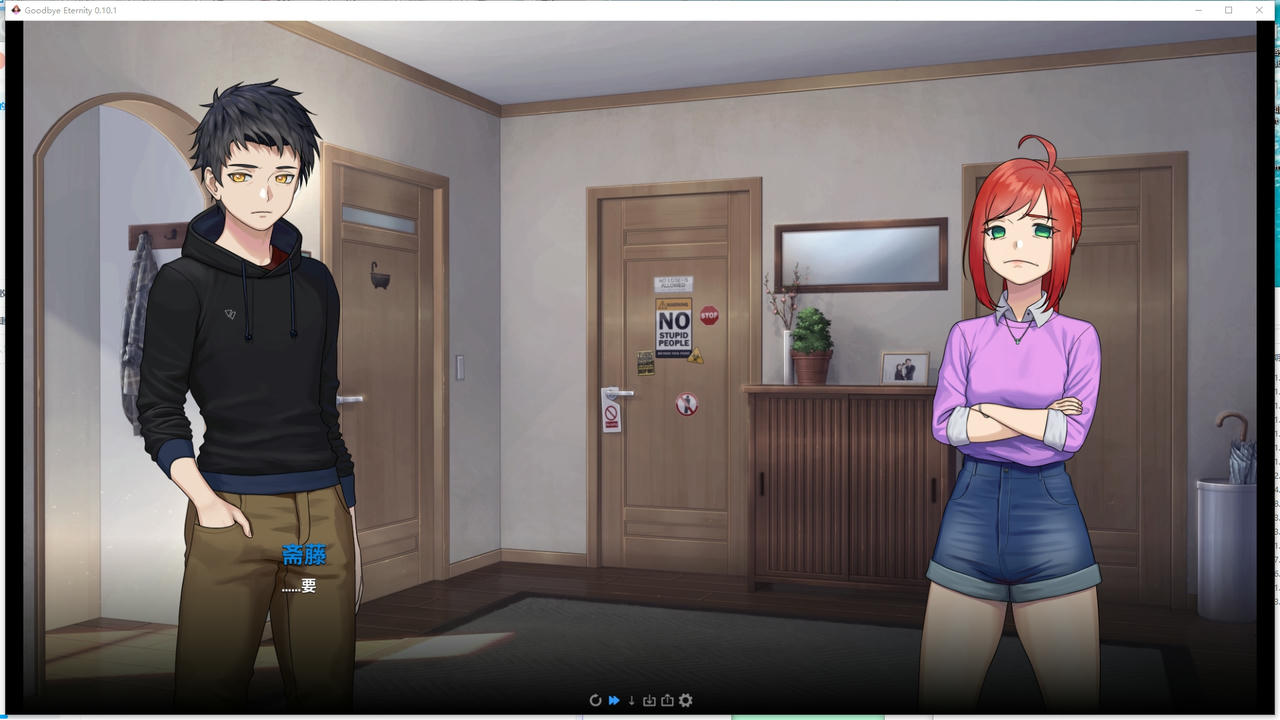Disable skip mode using the highlighted fast-forward control
Viewport: 1280px width, 720px height.
tap(613, 700)
